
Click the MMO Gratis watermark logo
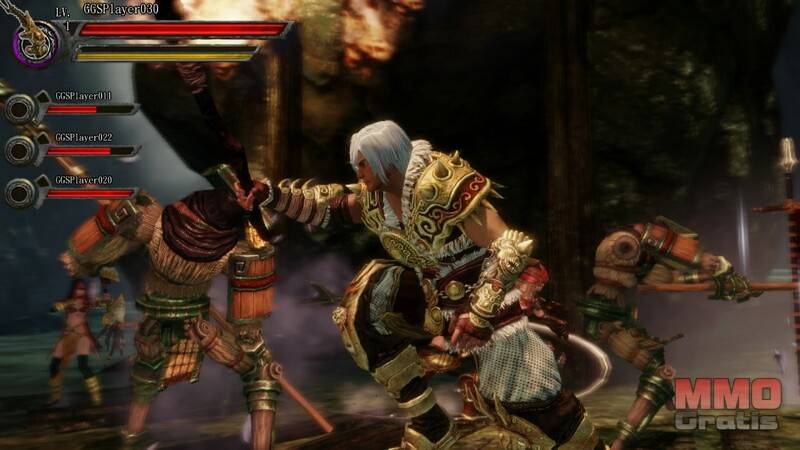pyautogui.click(x=726, y=404)
